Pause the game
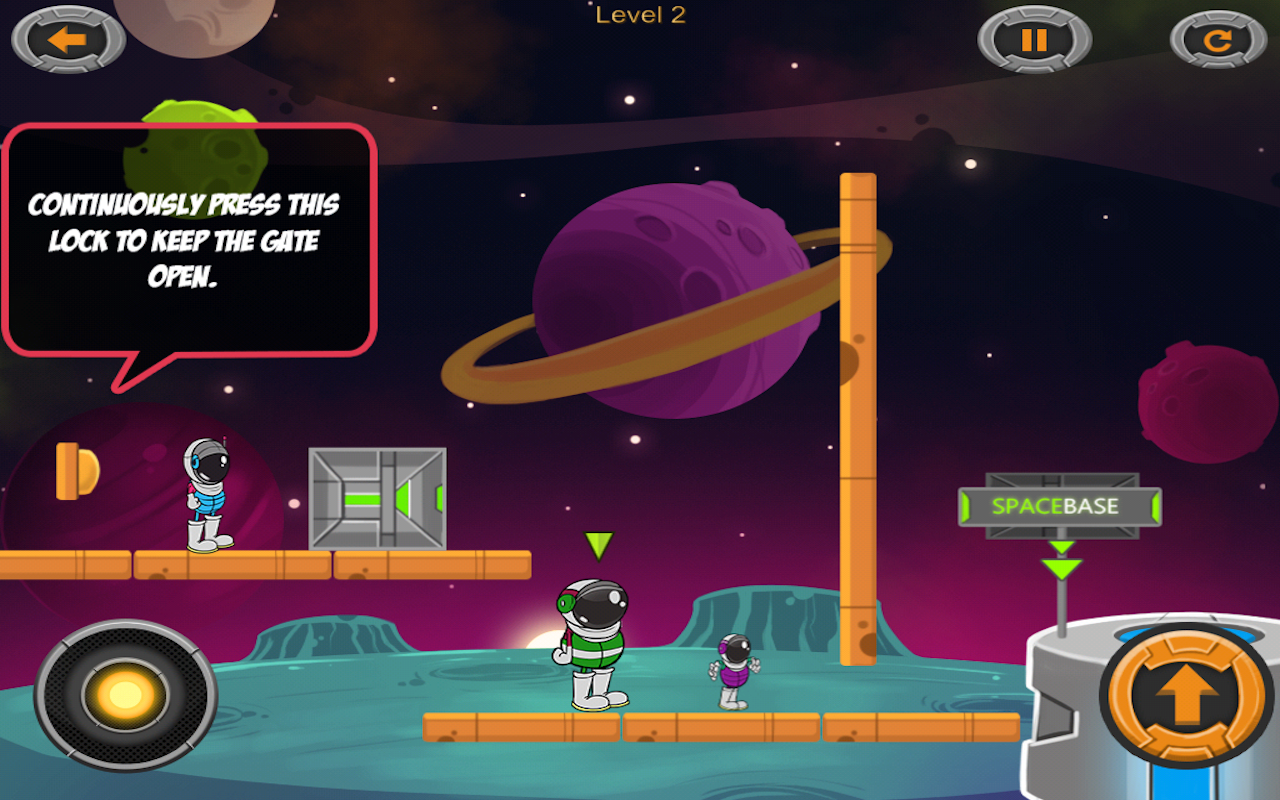This screenshot has height=800, width=1280. click(x=1034, y=40)
